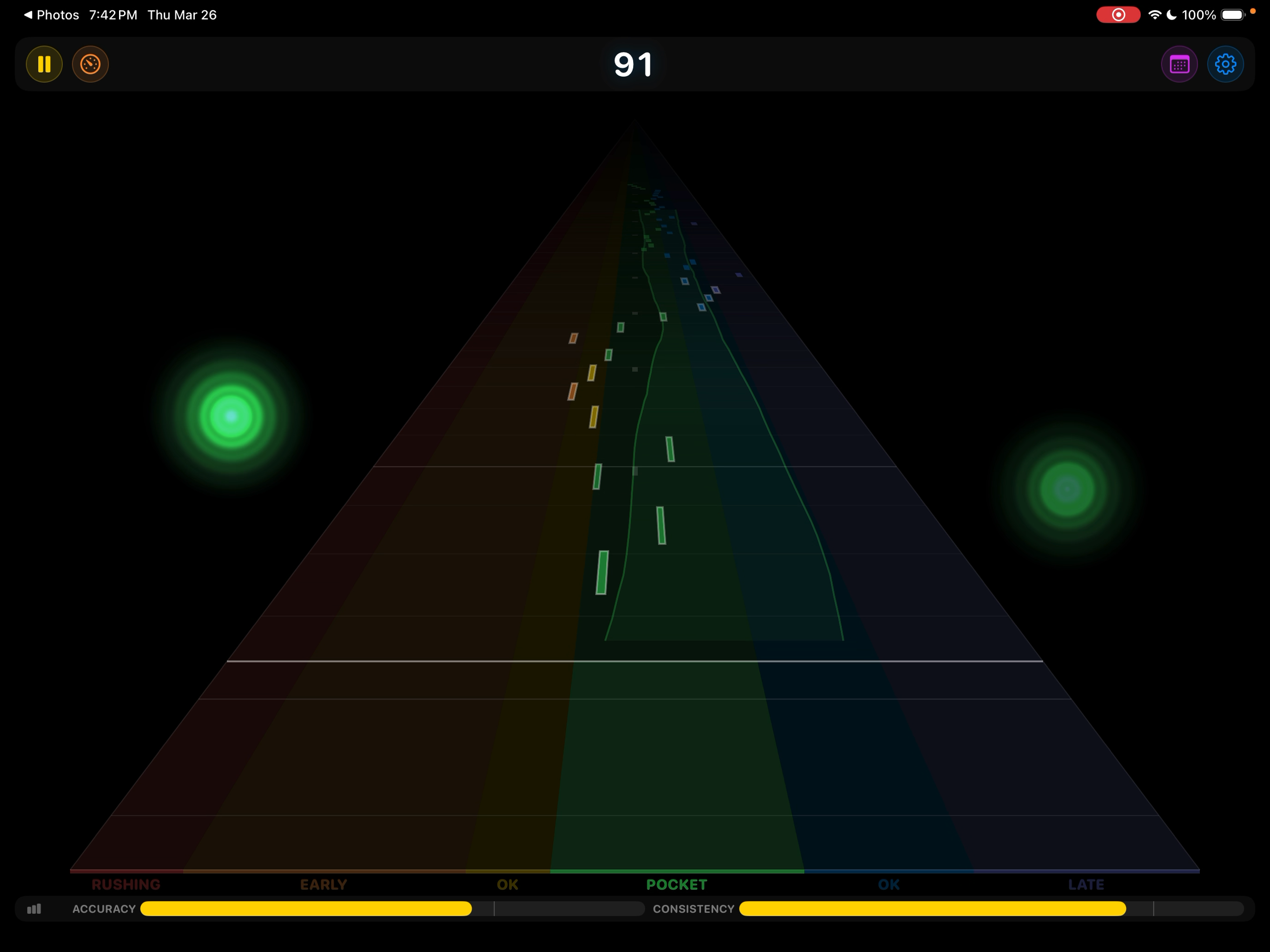Viewport: 1270px width, 952px height.
Task: Open the tempo/metronome speed control
Action: click(90, 64)
